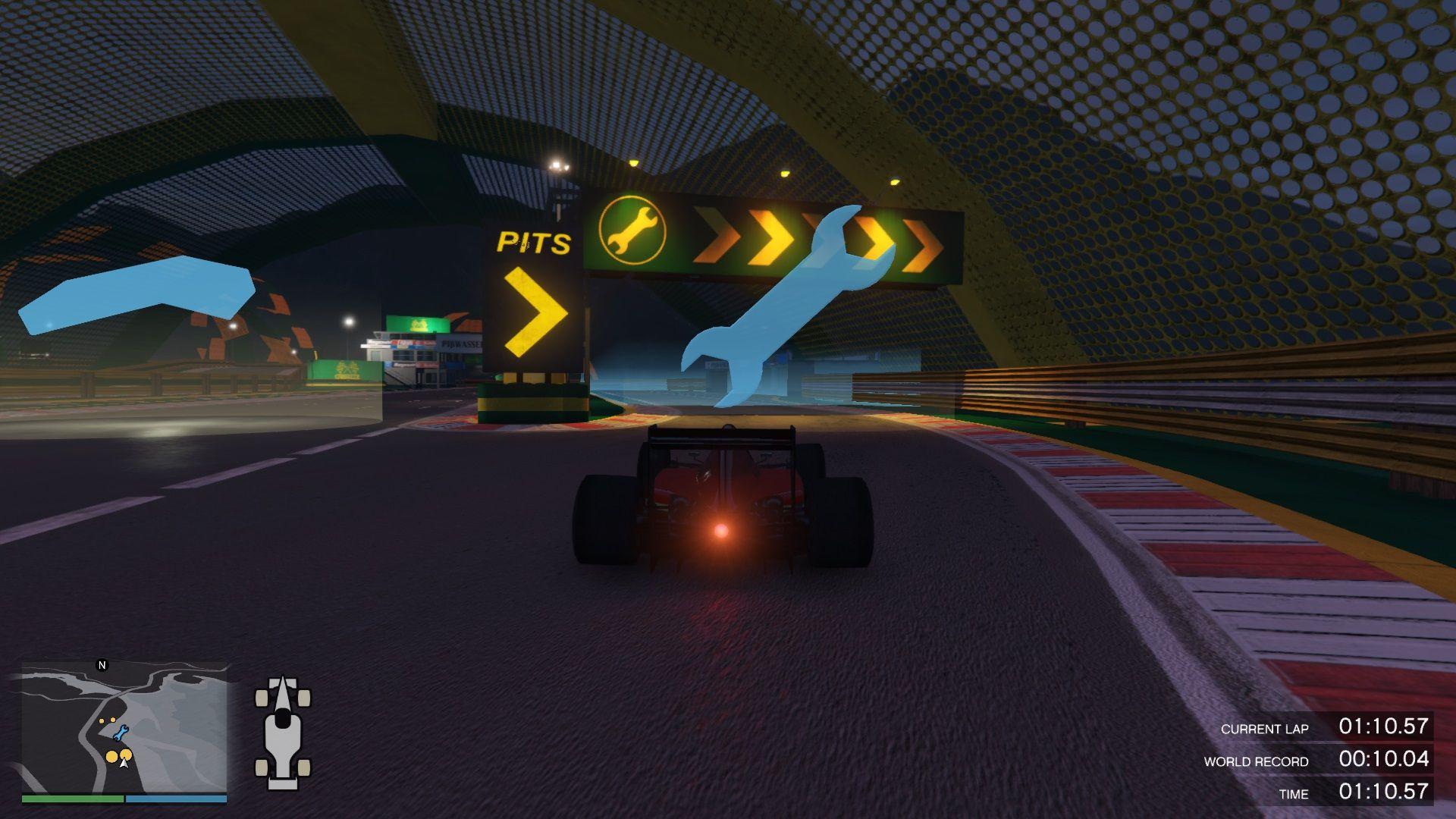Click the small yellow blip near the map road bend
1456x819 pixels.
(101, 720)
